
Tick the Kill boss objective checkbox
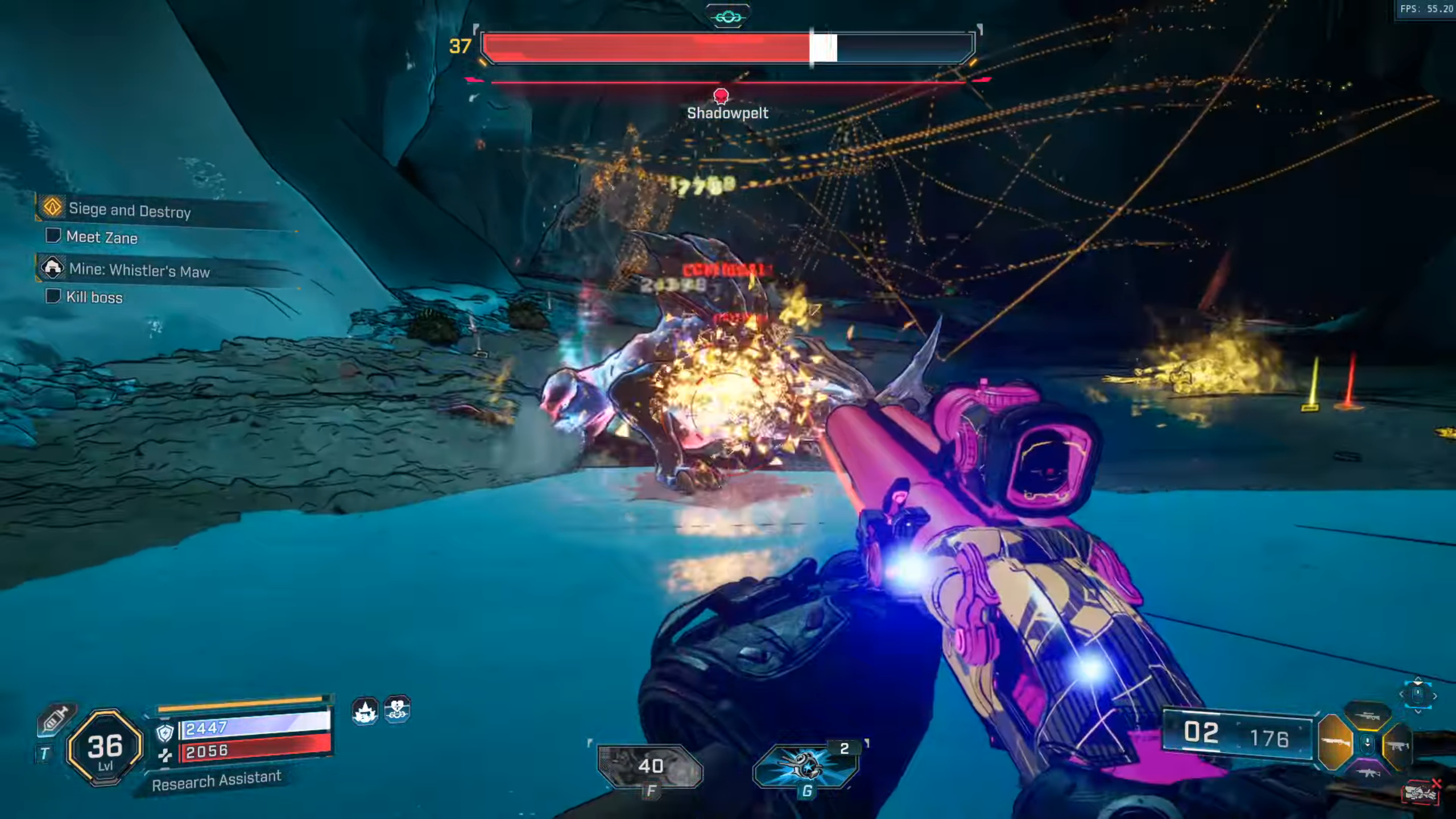pos(53,296)
